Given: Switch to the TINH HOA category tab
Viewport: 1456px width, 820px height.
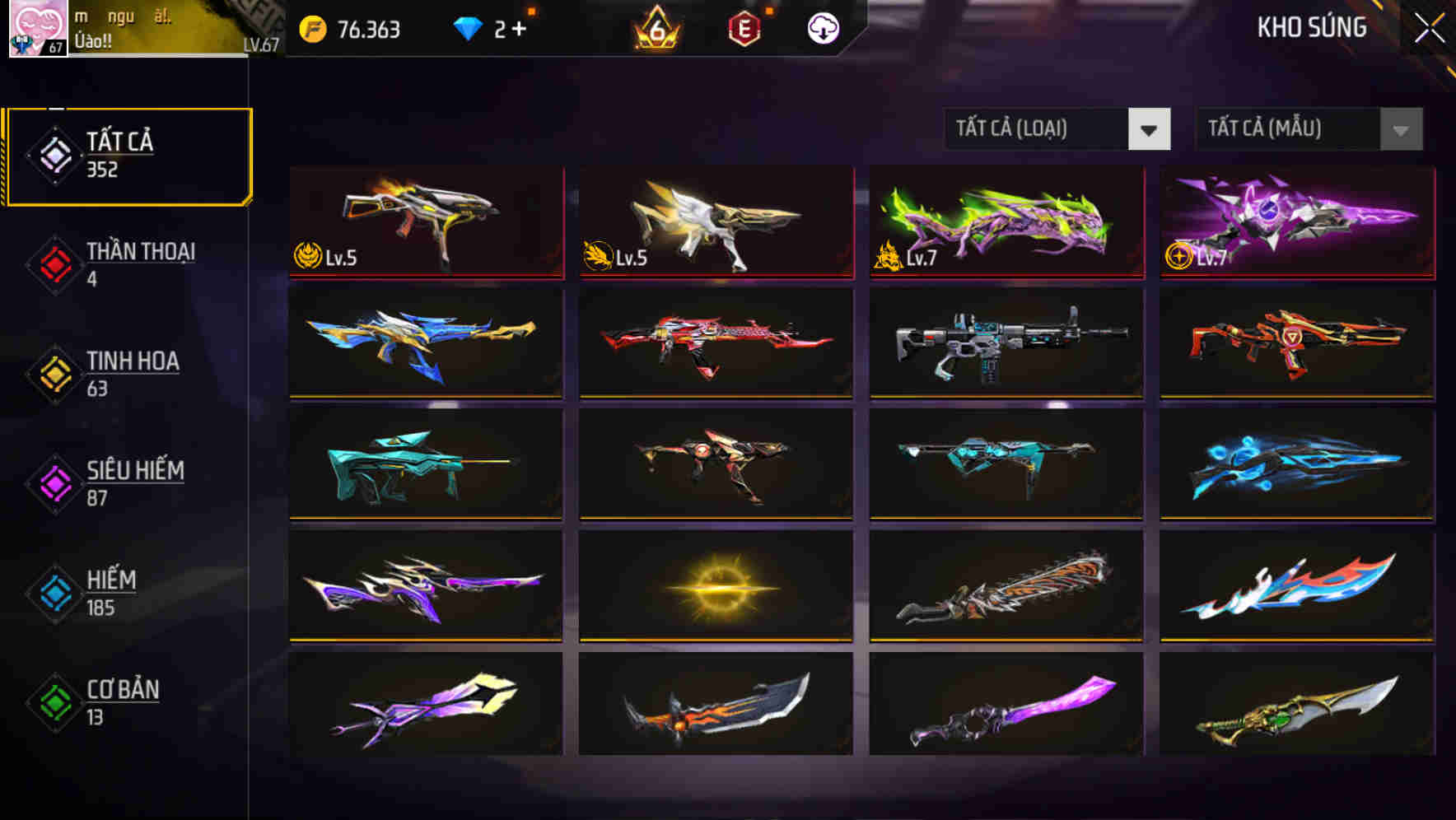Looking at the screenshot, I should coord(133,361).
